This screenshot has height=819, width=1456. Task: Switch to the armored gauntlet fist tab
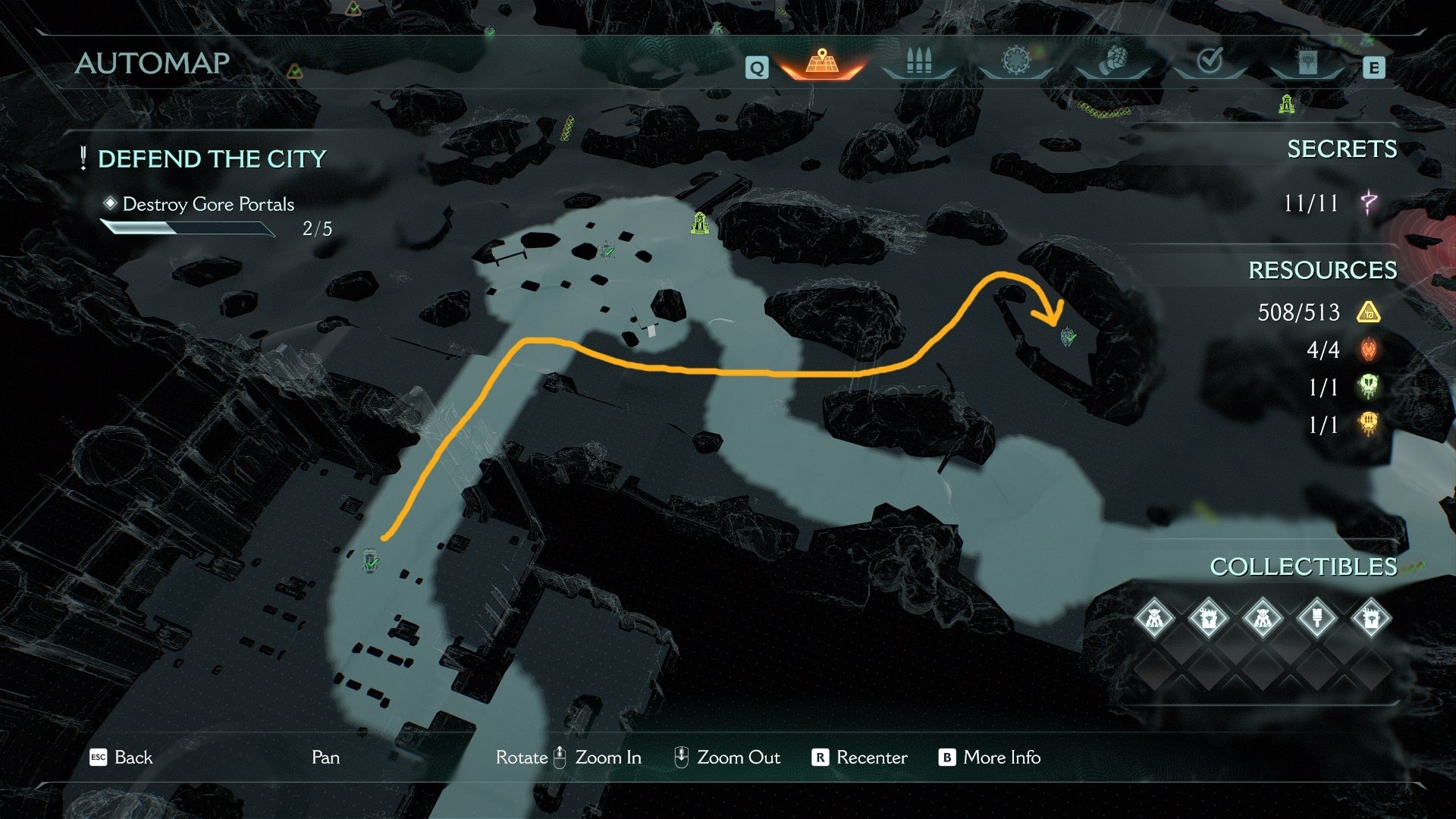(x=1112, y=62)
